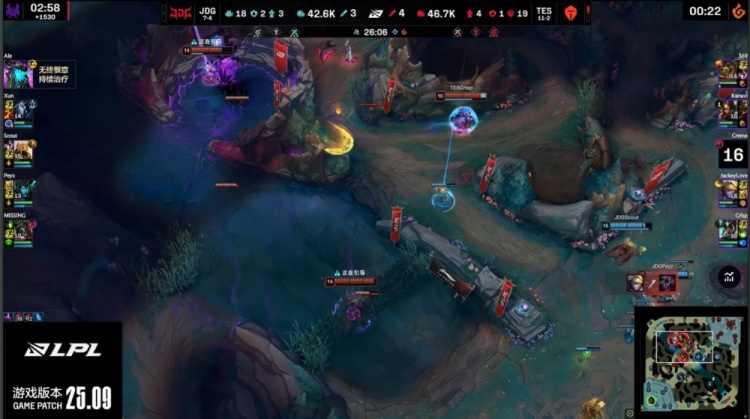
Task: Click the JDG team logo
Action: tap(180, 14)
